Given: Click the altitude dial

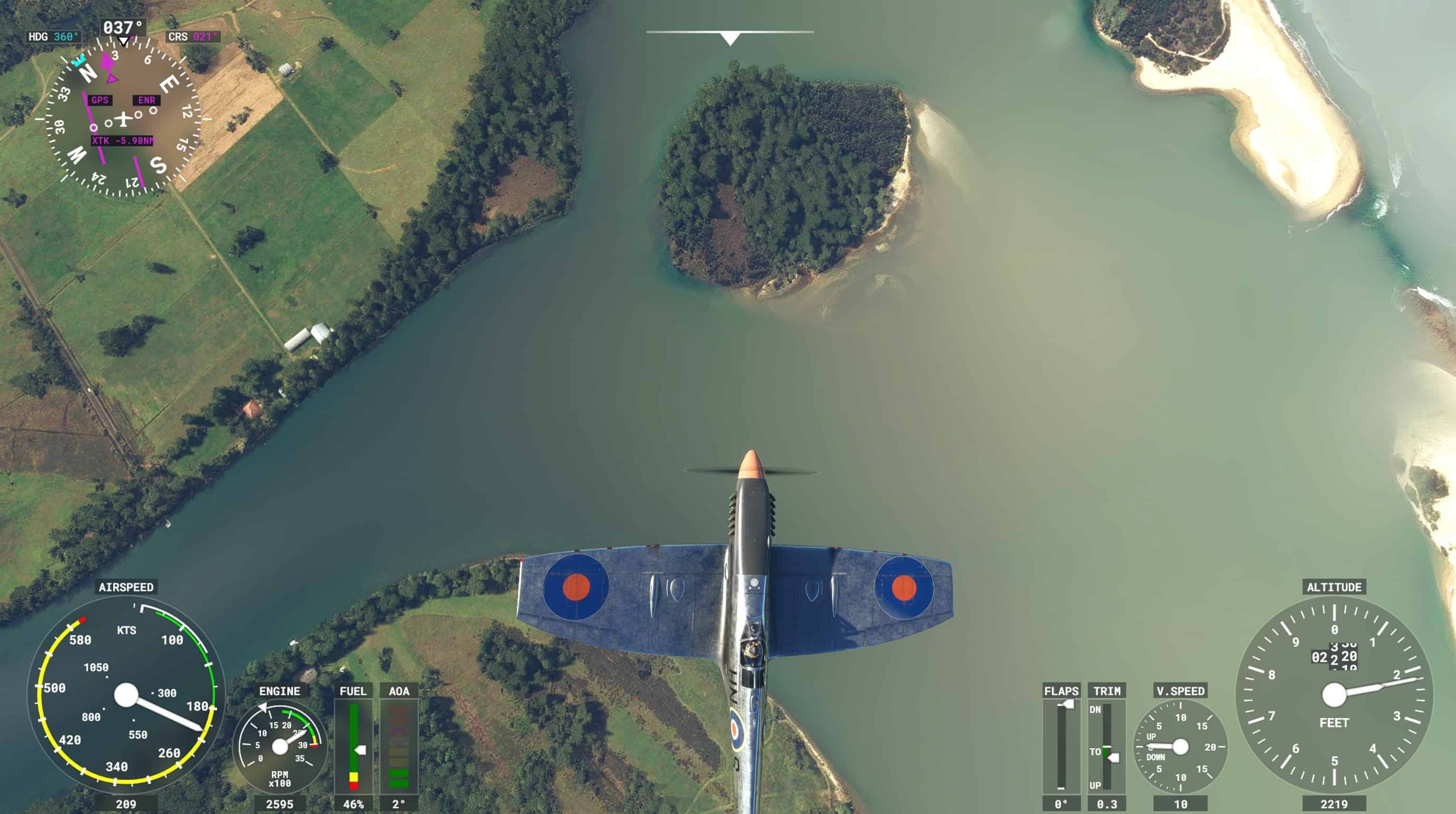Looking at the screenshot, I should [1334, 695].
